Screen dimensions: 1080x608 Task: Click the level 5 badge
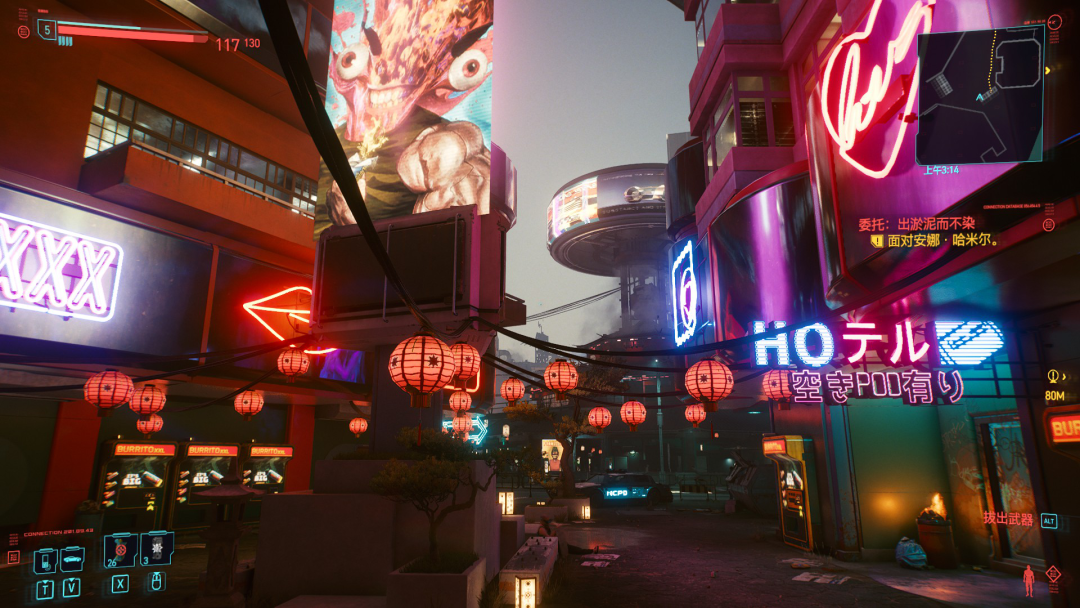[x=46, y=30]
